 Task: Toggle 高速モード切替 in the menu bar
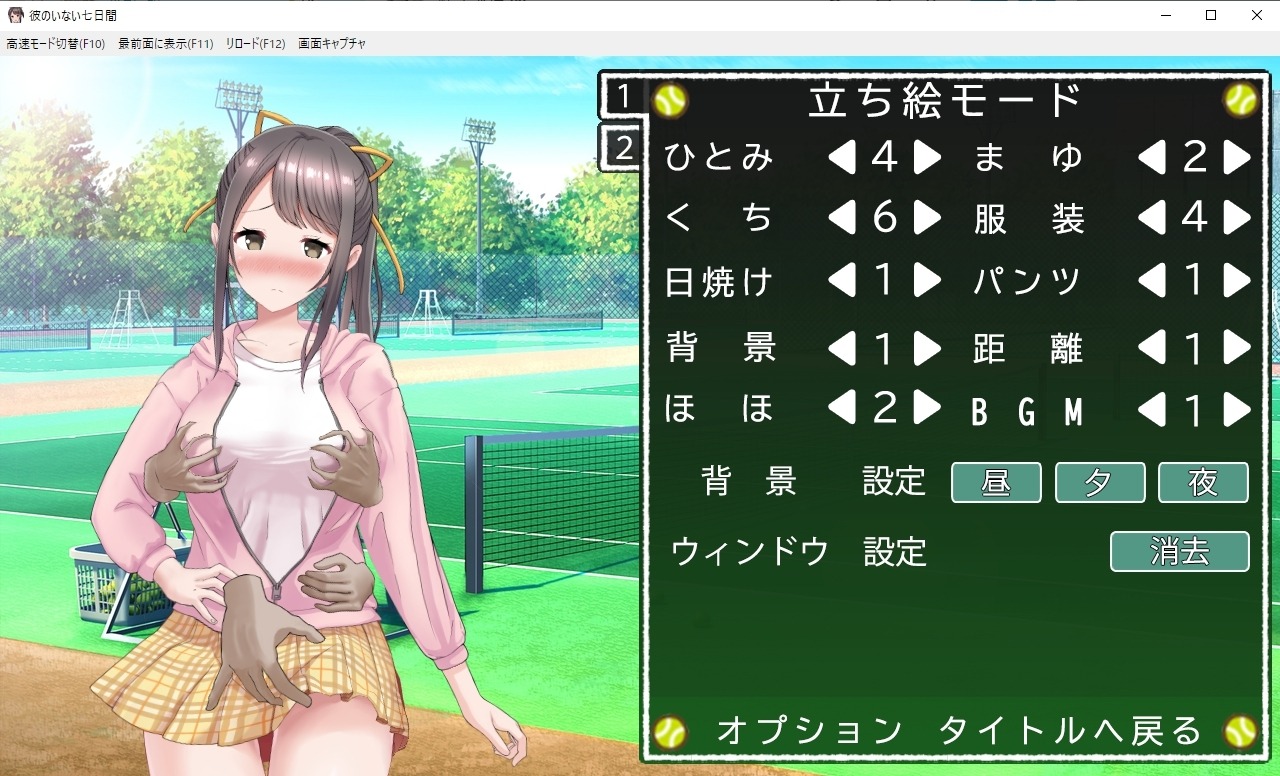point(55,44)
